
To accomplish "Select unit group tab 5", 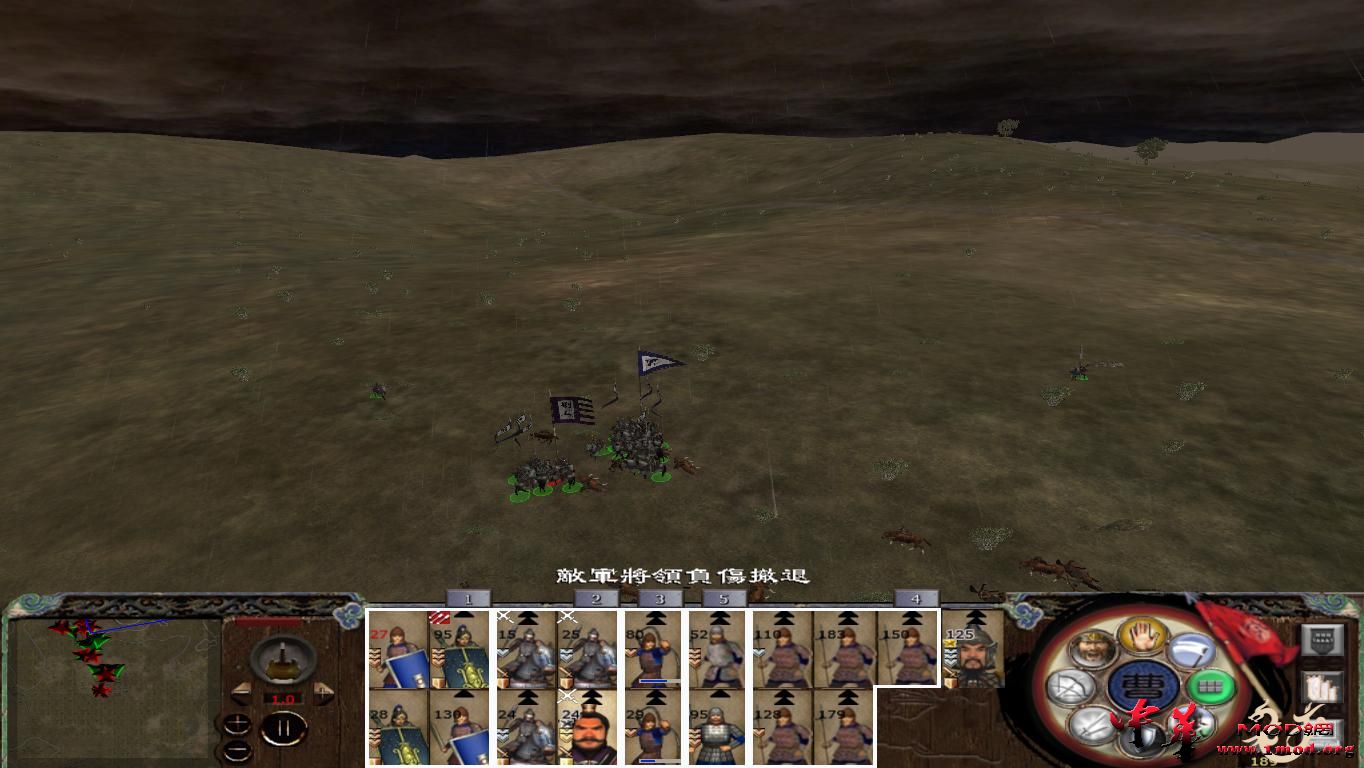I will [723, 598].
